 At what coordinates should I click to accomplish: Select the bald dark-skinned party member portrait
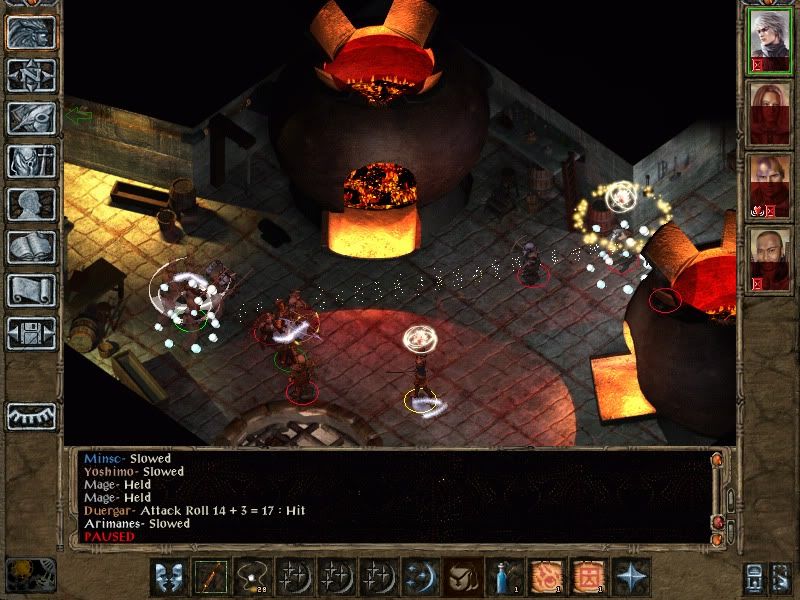[770, 256]
